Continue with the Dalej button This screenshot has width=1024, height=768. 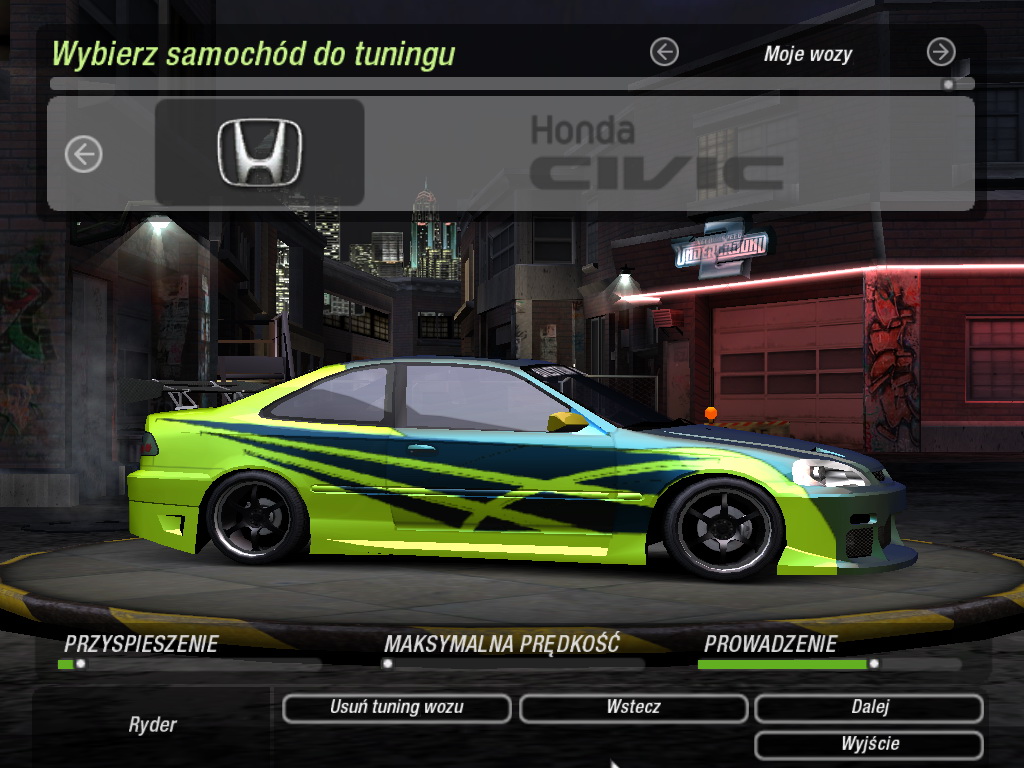coord(869,708)
